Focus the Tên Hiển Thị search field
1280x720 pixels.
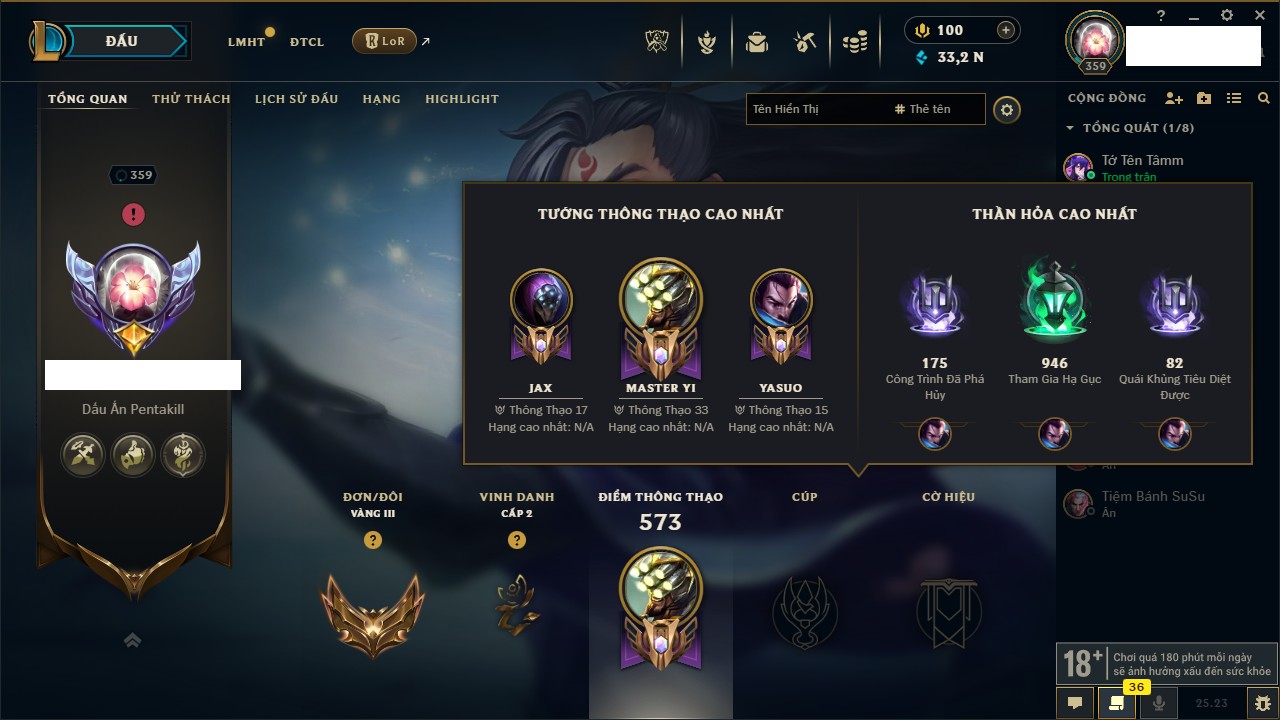point(815,109)
